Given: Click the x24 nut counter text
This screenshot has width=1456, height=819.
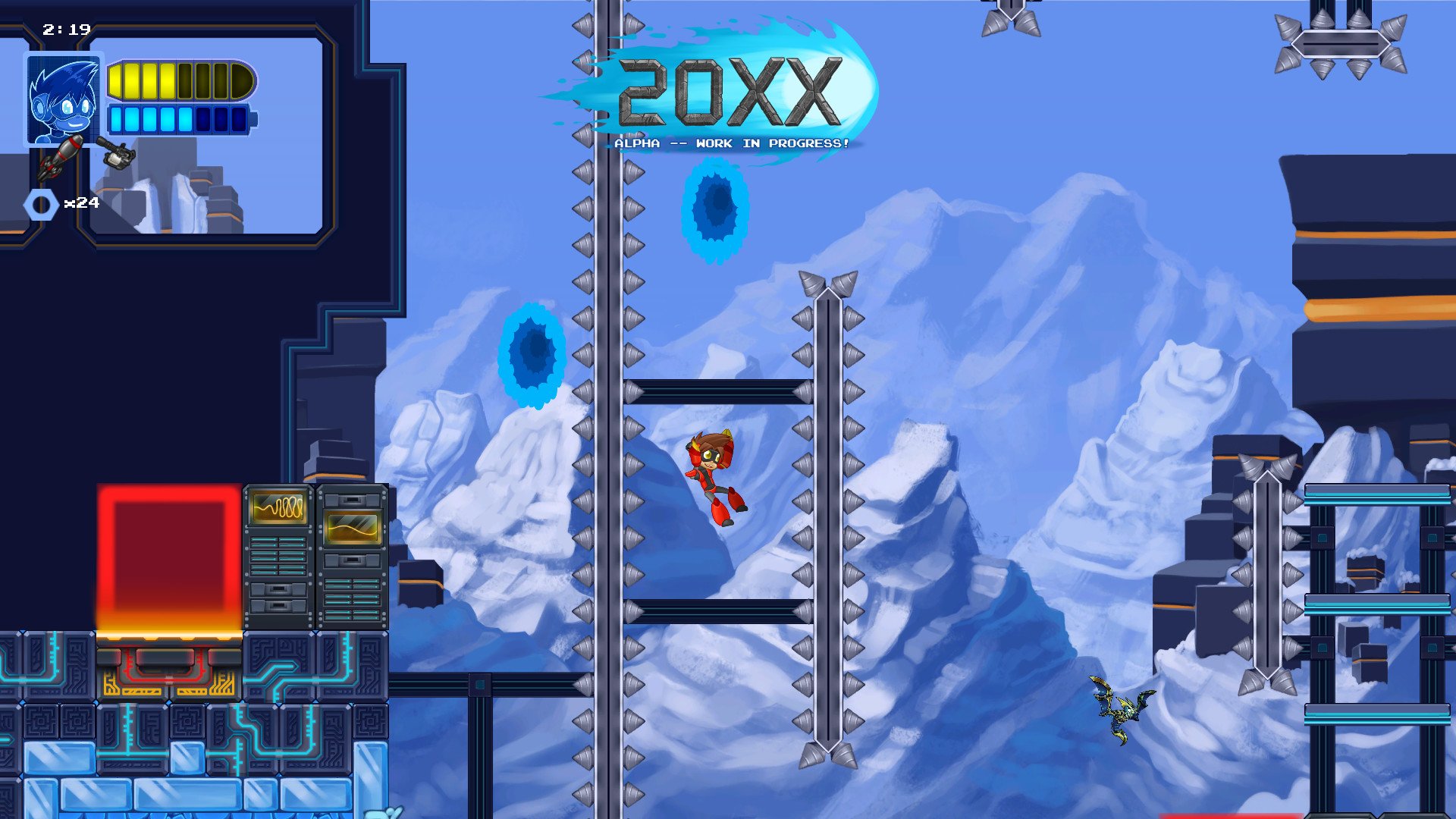Looking at the screenshot, I should tap(83, 203).
